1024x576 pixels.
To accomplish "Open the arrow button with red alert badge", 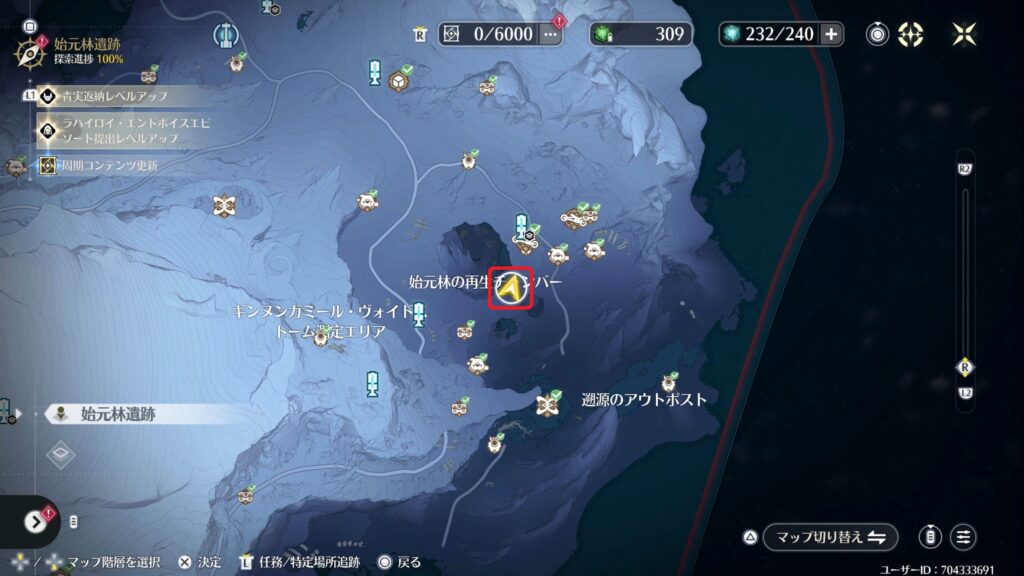I will tap(36, 521).
